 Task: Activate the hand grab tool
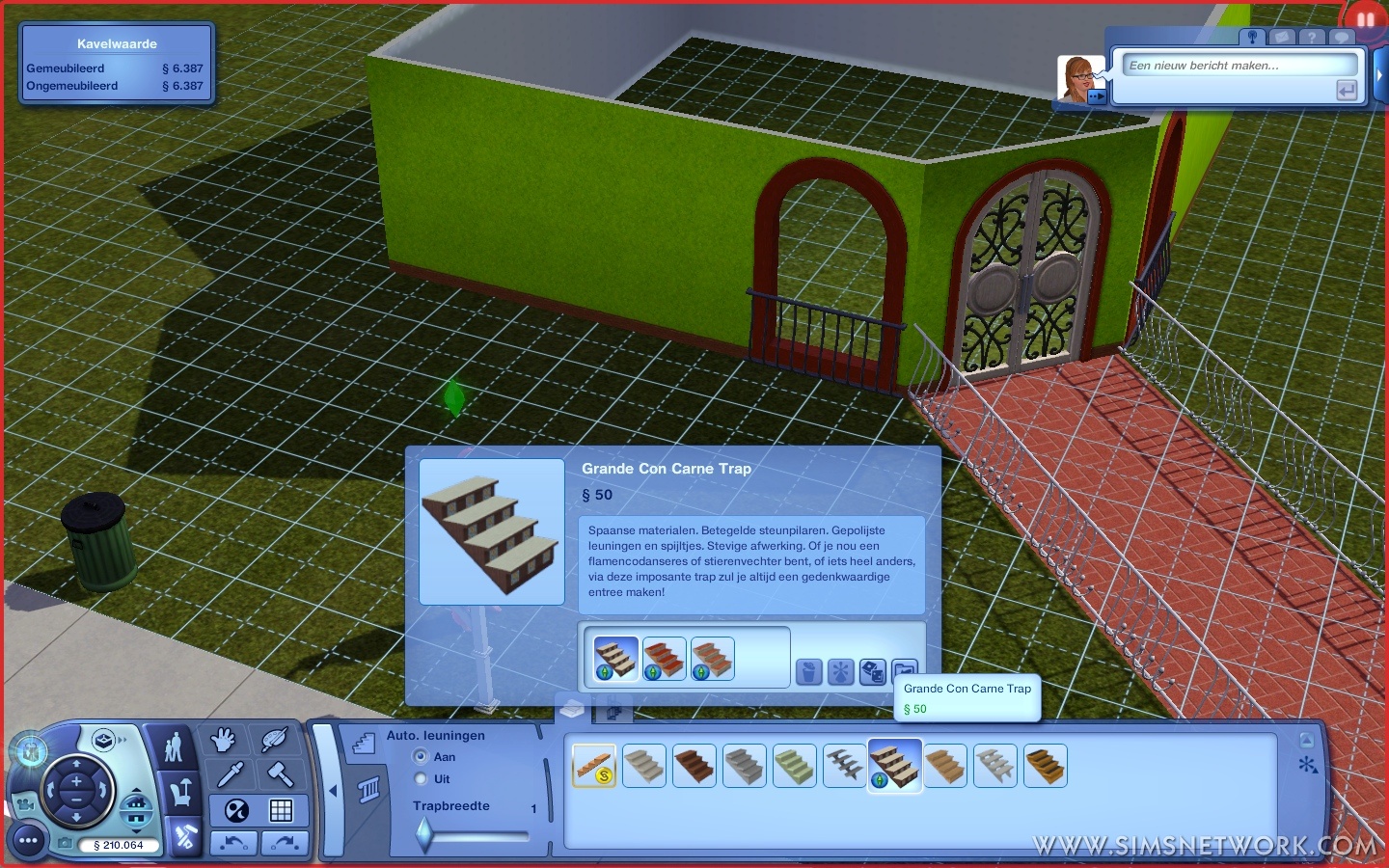(x=224, y=741)
